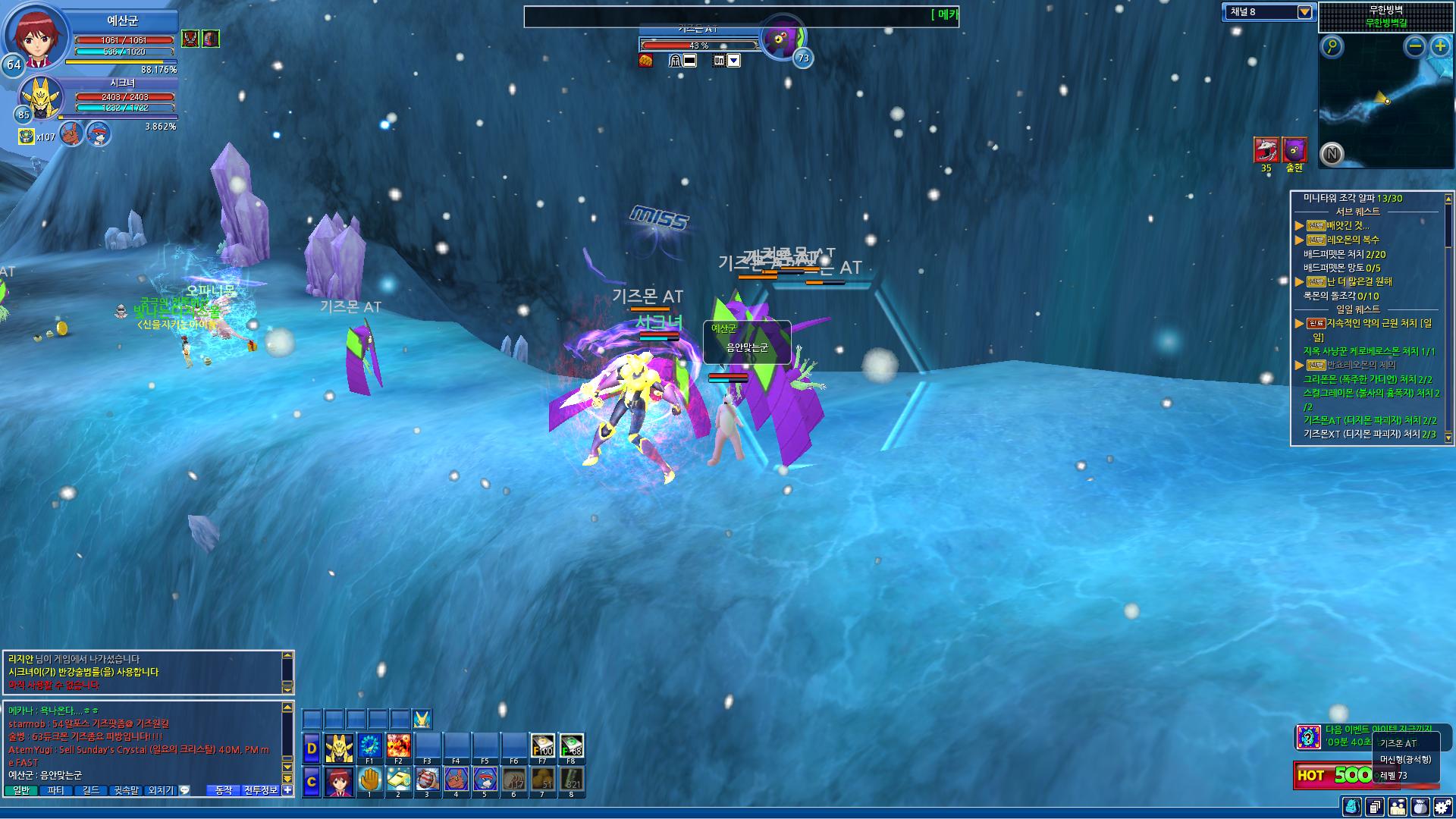Use the F7 disk item with count 100
The width and height of the screenshot is (1456, 819).
coord(542,746)
